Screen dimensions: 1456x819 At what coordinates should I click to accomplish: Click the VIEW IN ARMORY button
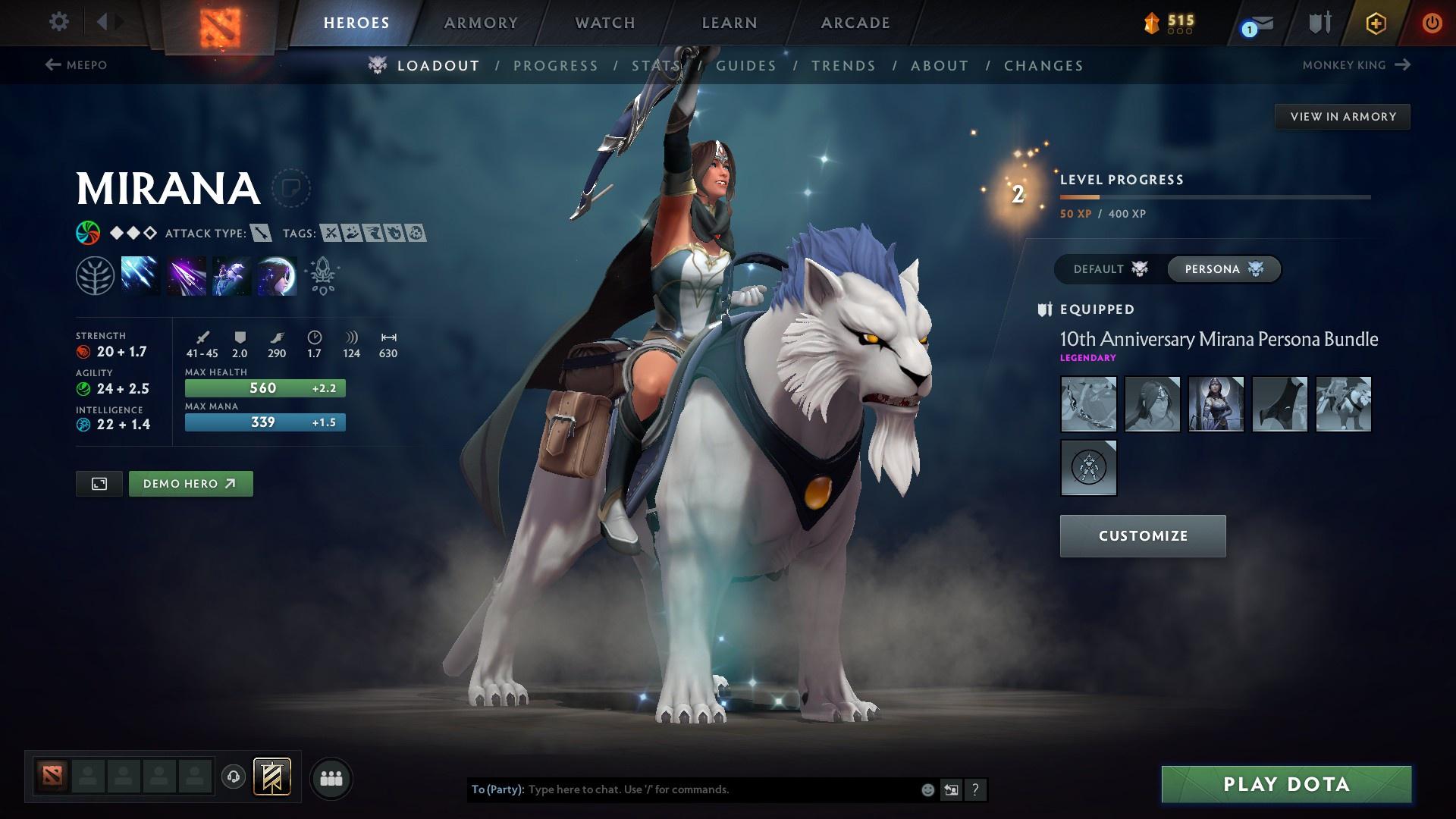(1342, 116)
